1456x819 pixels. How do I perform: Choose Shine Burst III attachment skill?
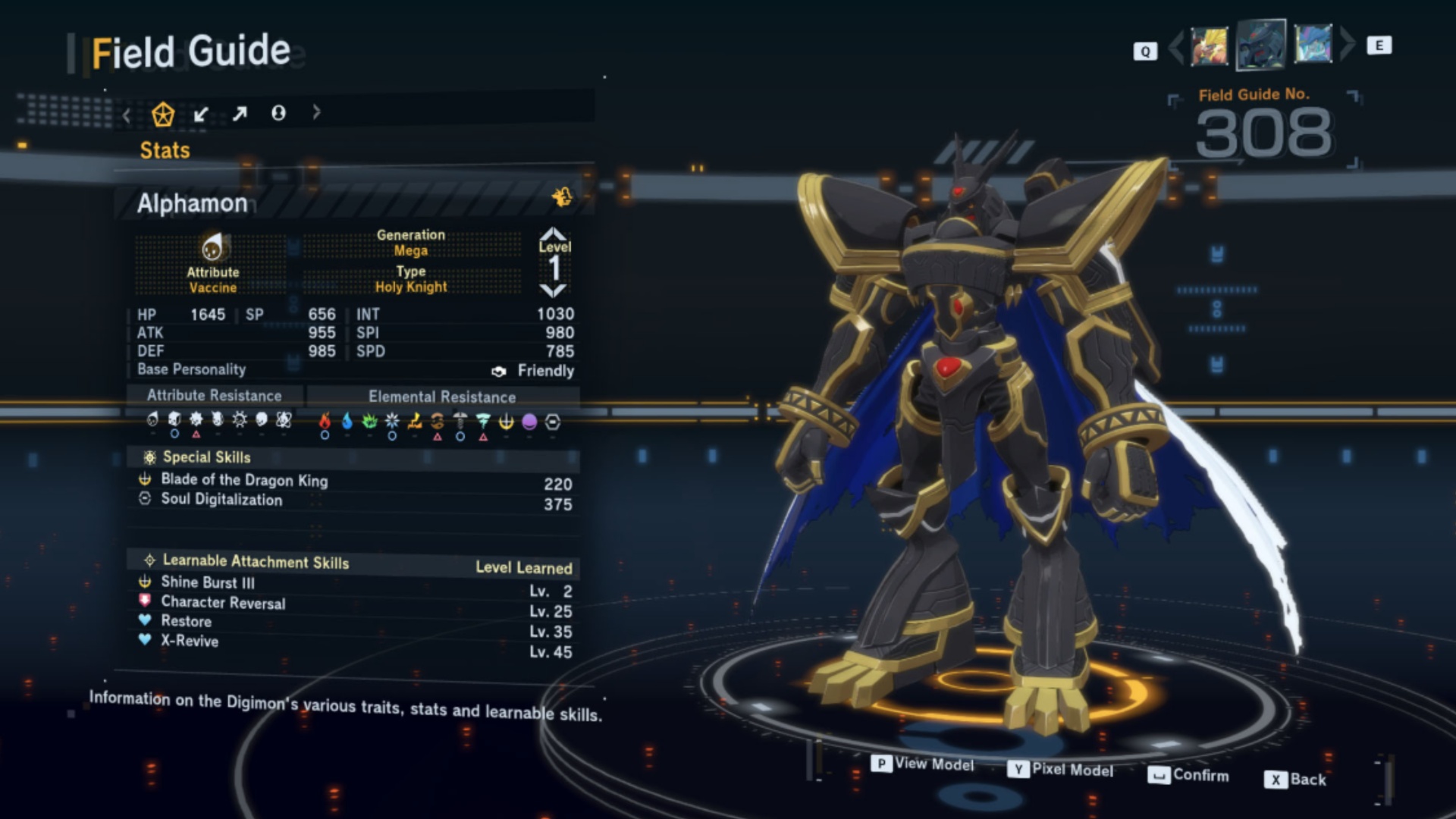(x=208, y=582)
